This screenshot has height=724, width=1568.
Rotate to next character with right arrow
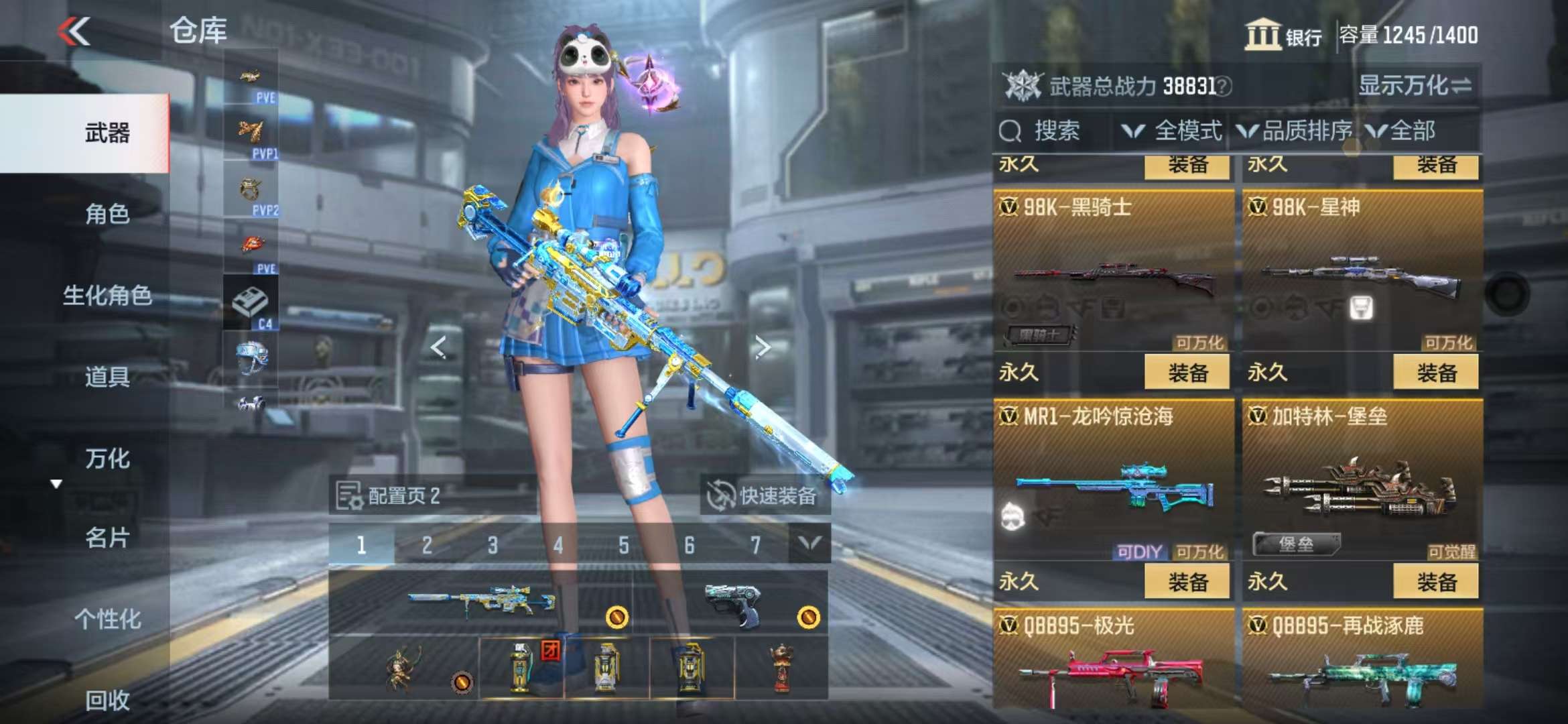pos(762,347)
